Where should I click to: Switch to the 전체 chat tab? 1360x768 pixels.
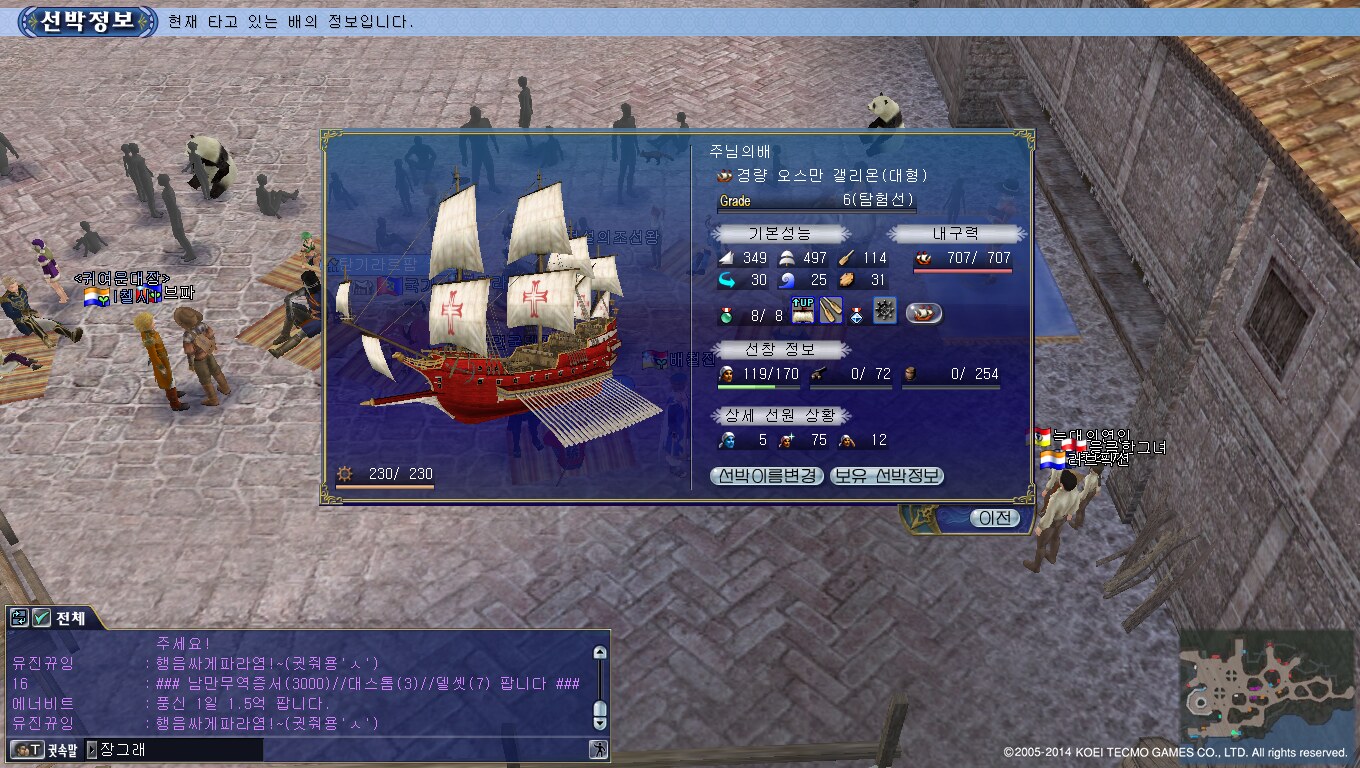70,618
